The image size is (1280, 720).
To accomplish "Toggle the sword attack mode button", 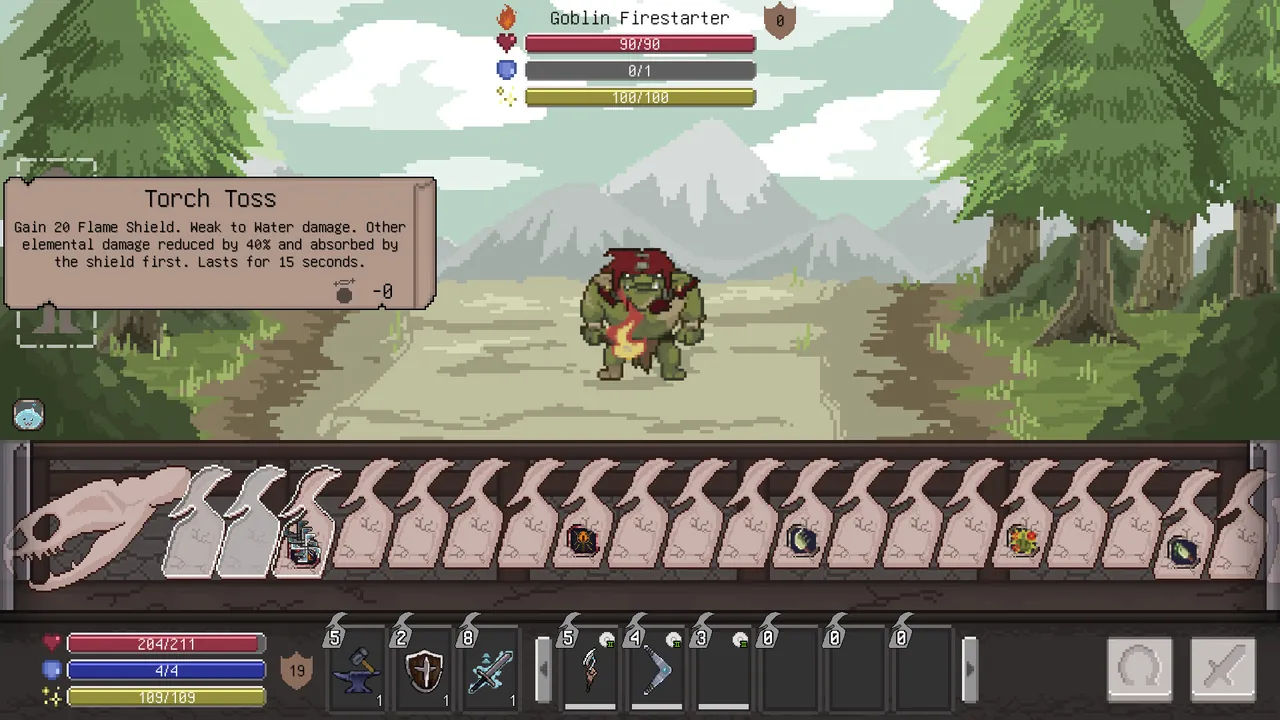I will pyautogui.click(x=1223, y=668).
